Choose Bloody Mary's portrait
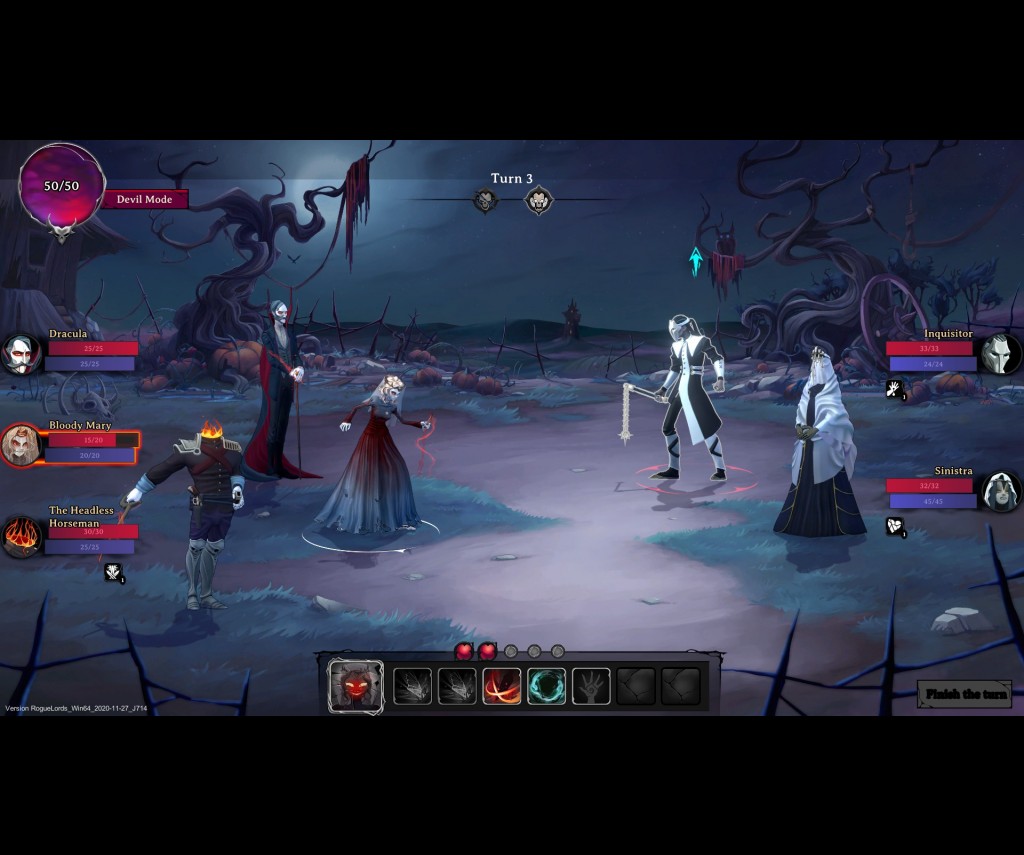The image size is (1024, 855). 21,445
